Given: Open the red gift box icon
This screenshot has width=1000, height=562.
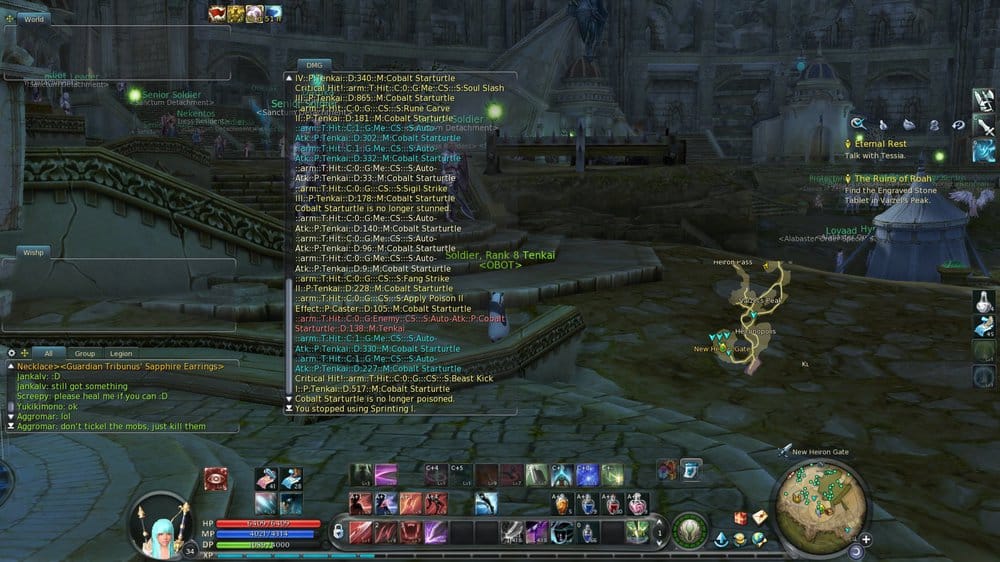Looking at the screenshot, I should [741, 518].
